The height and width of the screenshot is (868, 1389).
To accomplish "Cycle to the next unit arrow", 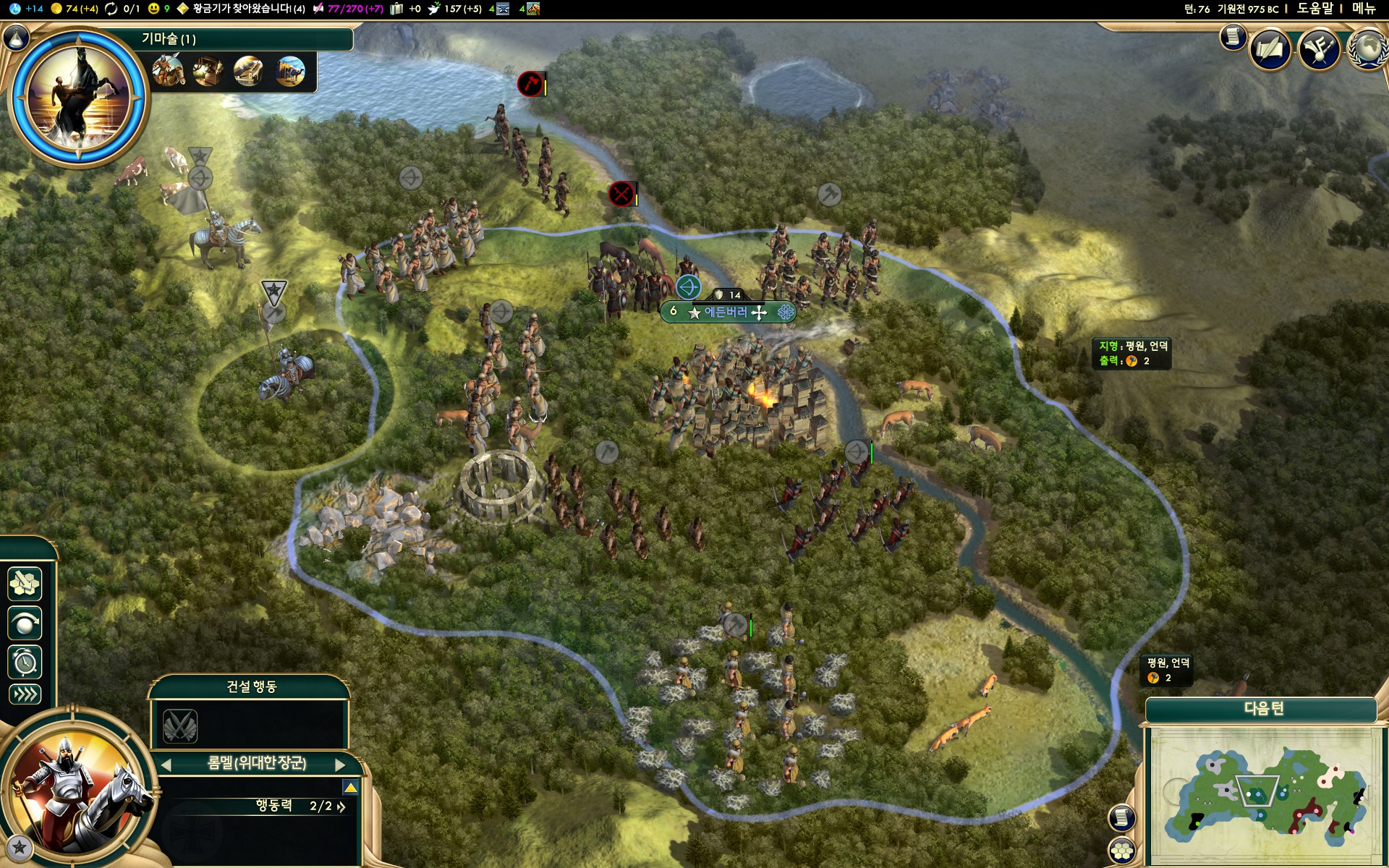I will tap(340, 765).
